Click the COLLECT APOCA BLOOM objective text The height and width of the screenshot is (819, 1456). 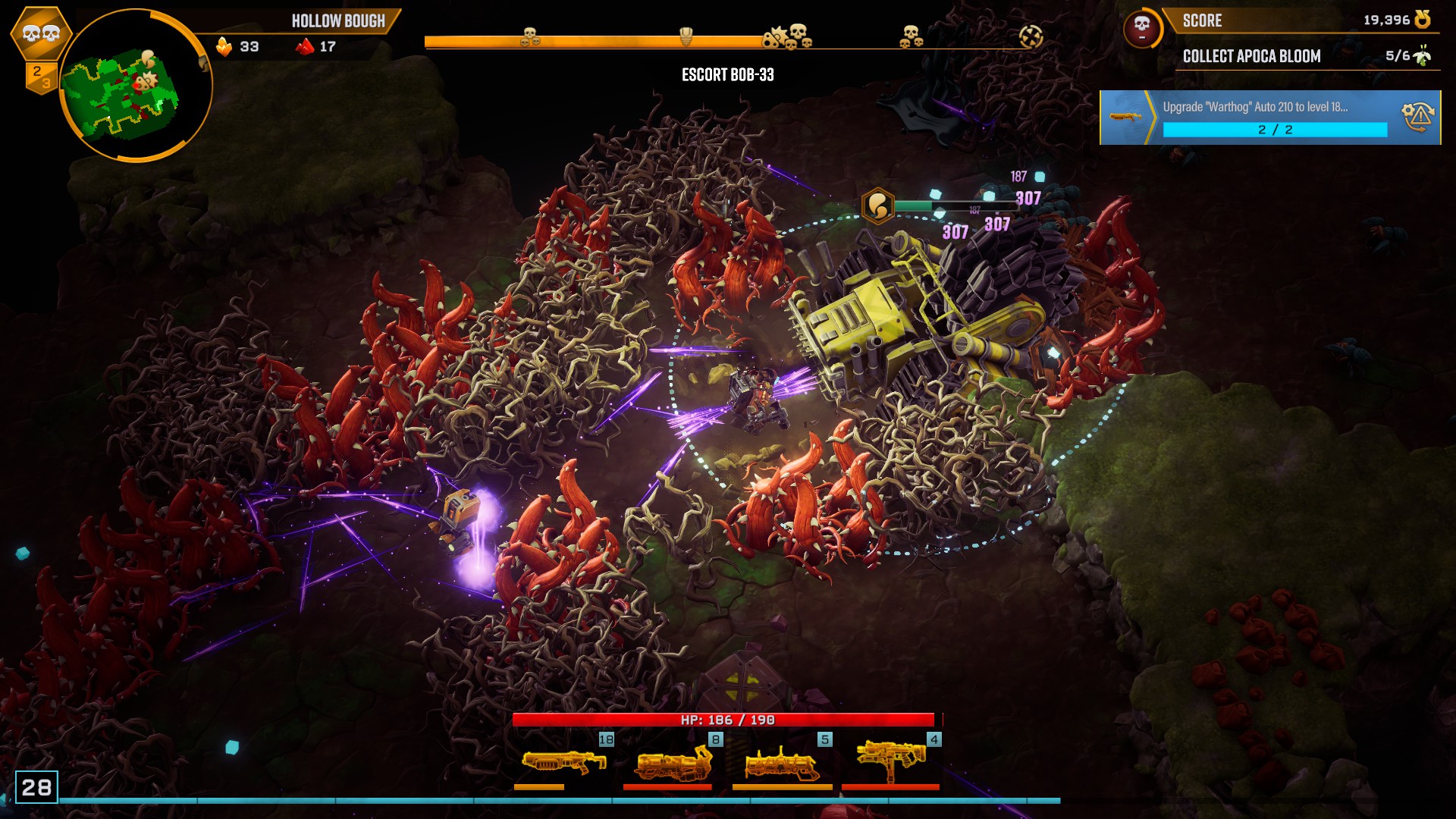(x=1251, y=56)
